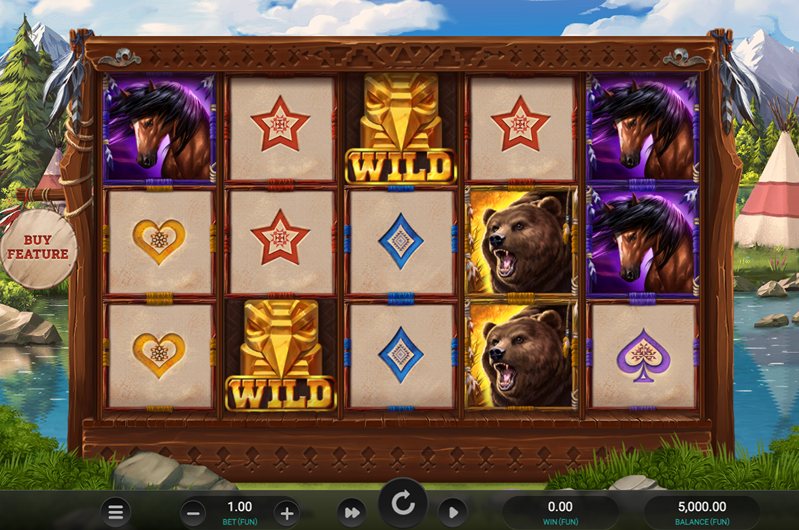This screenshot has height=530, width=799.
Task: Spin the reels
Action: tap(402, 505)
